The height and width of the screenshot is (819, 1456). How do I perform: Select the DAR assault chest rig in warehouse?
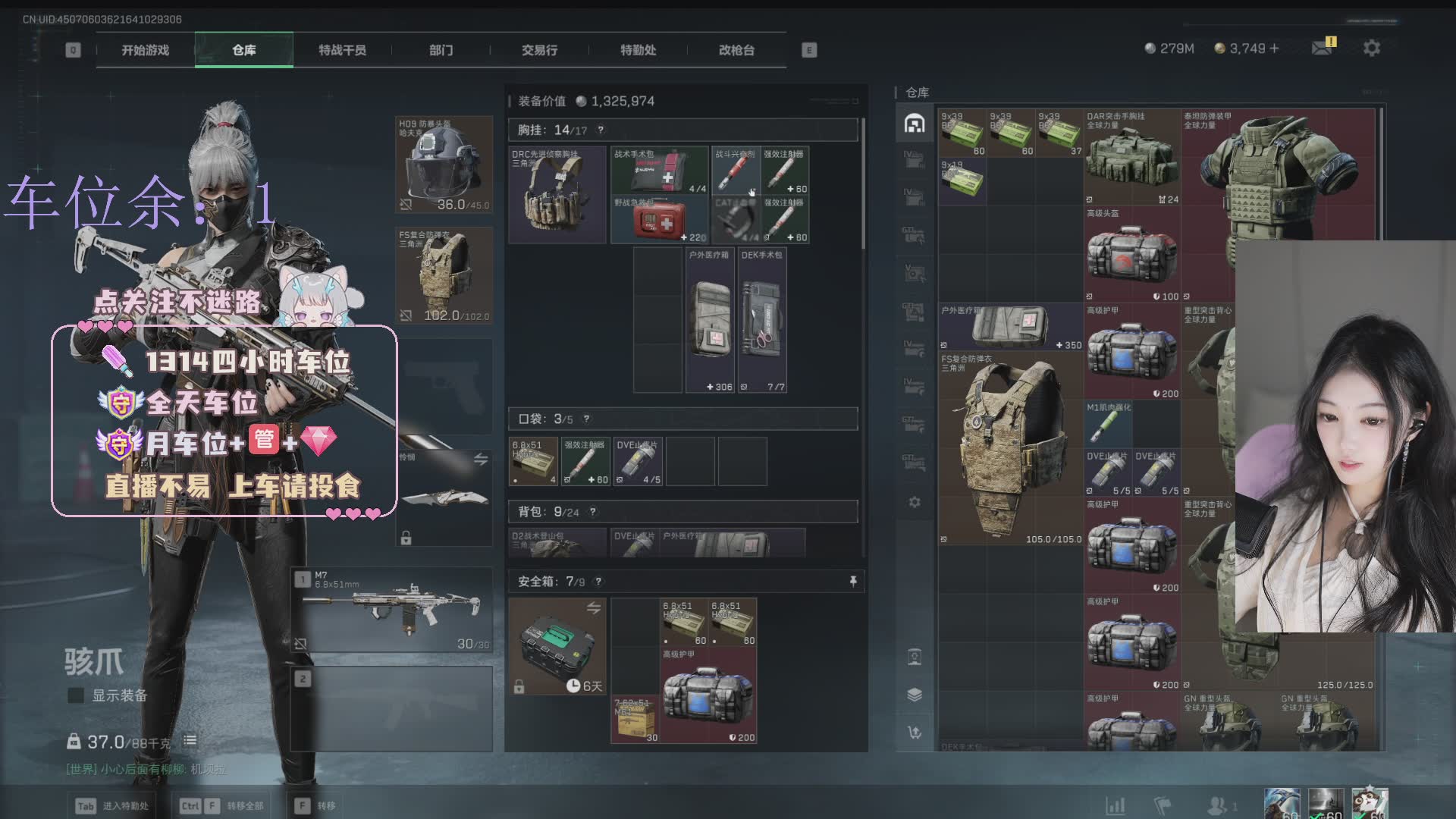coord(1131,157)
